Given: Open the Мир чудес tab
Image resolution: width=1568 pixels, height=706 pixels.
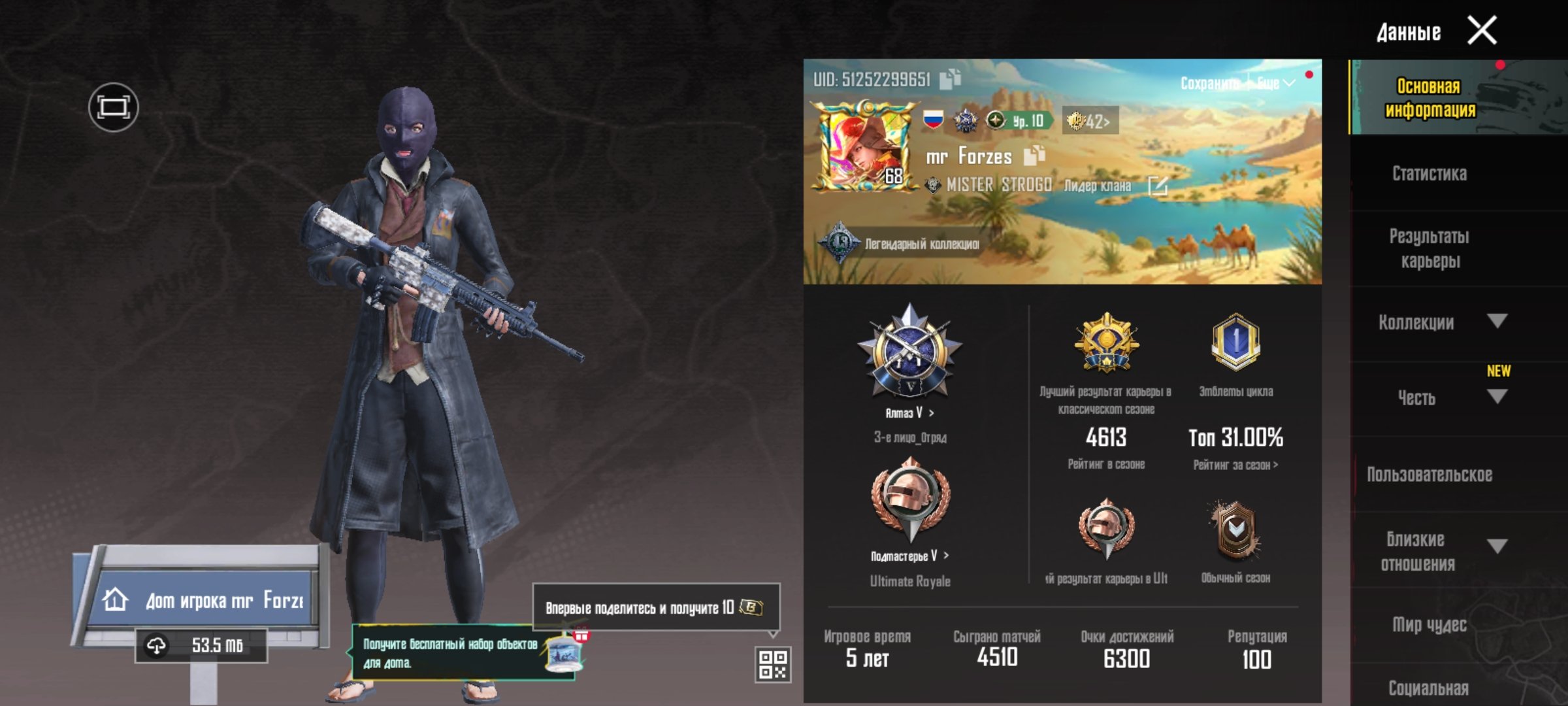Looking at the screenshot, I should coord(1429,625).
